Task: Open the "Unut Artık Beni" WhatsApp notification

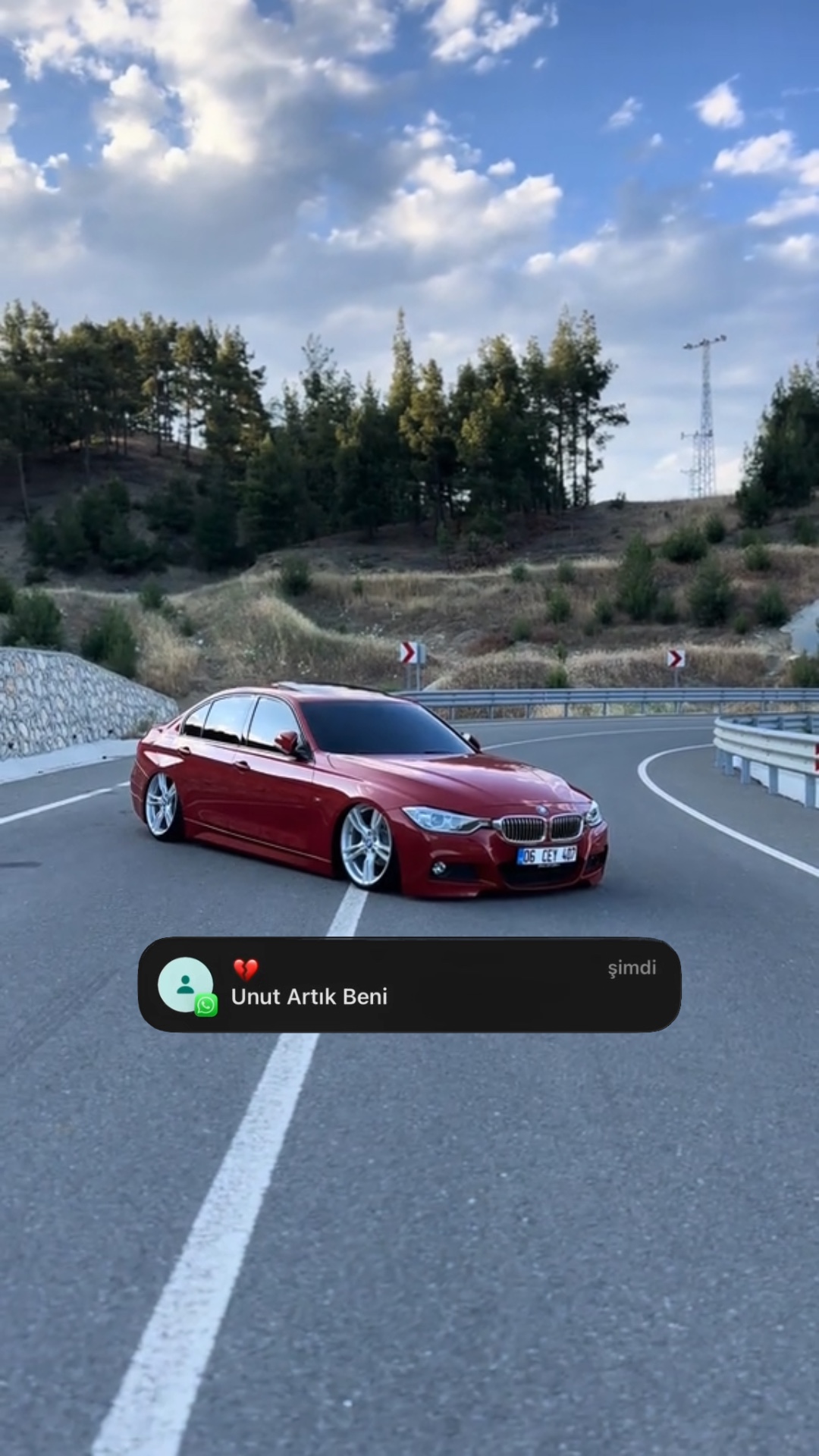Action: (409, 985)
